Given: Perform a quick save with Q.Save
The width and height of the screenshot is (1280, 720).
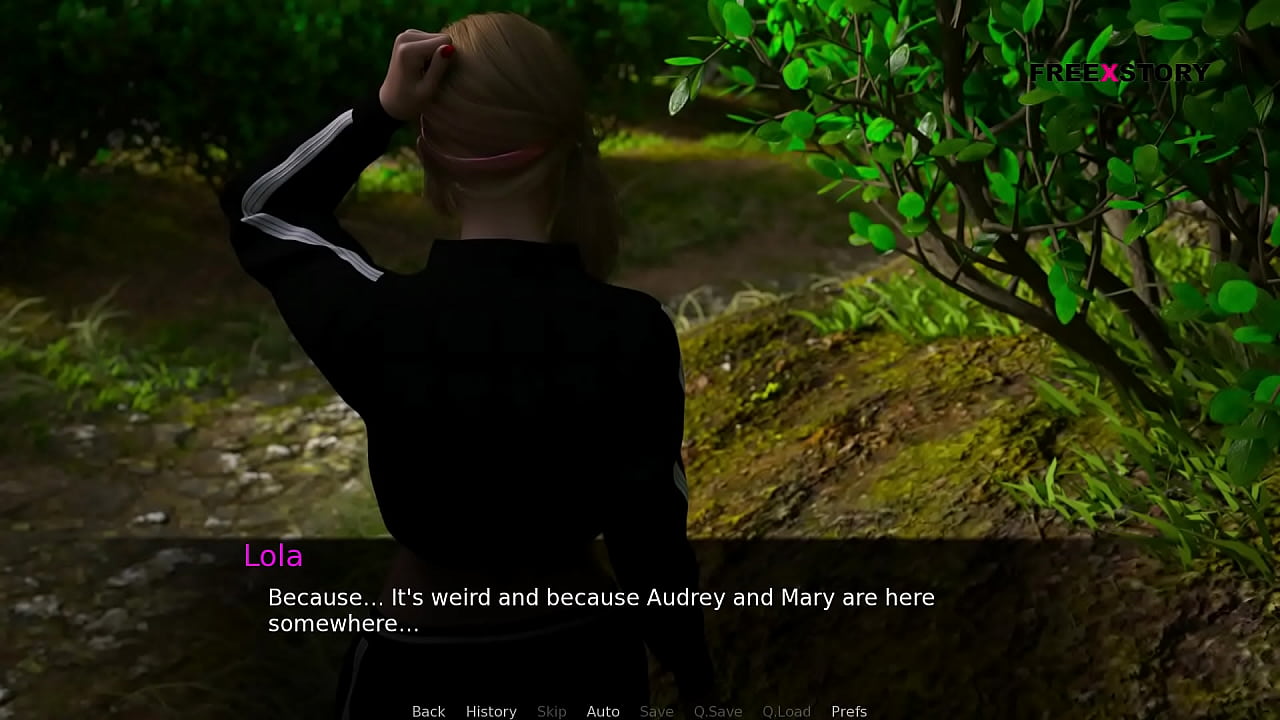Looking at the screenshot, I should pyautogui.click(x=717, y=711).
